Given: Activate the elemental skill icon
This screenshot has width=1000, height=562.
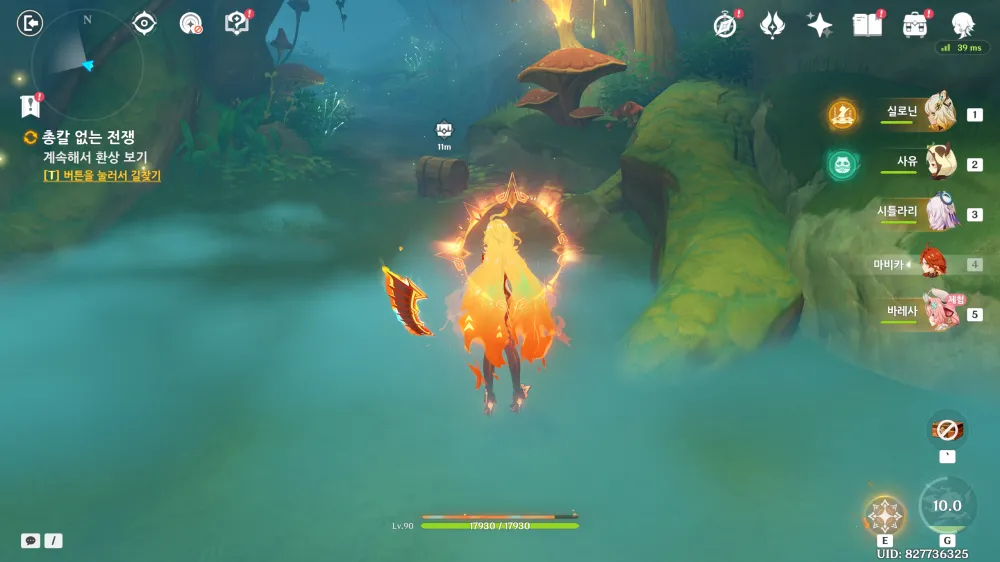Looking at the screenshot, I should pyautogui.click(x=884, y=516).
